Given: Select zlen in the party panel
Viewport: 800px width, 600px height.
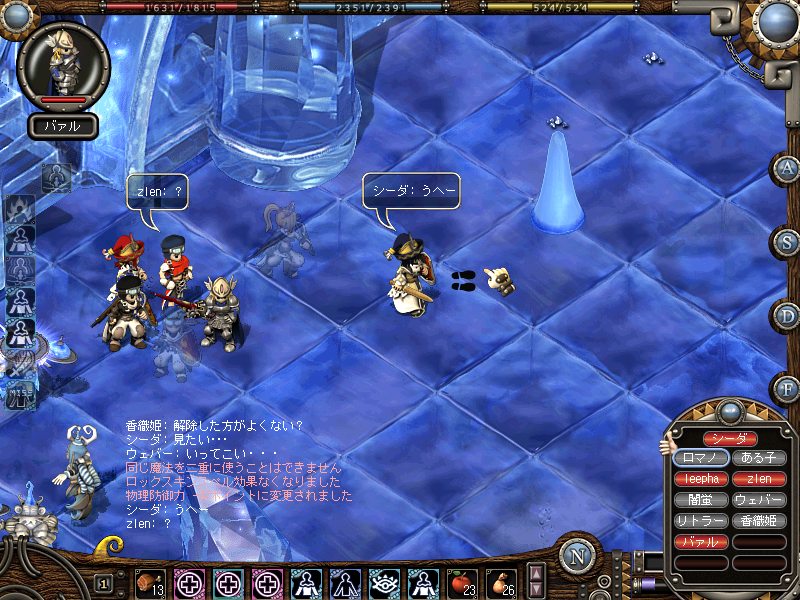Looking at the screenshot, I should click(759, 479).
